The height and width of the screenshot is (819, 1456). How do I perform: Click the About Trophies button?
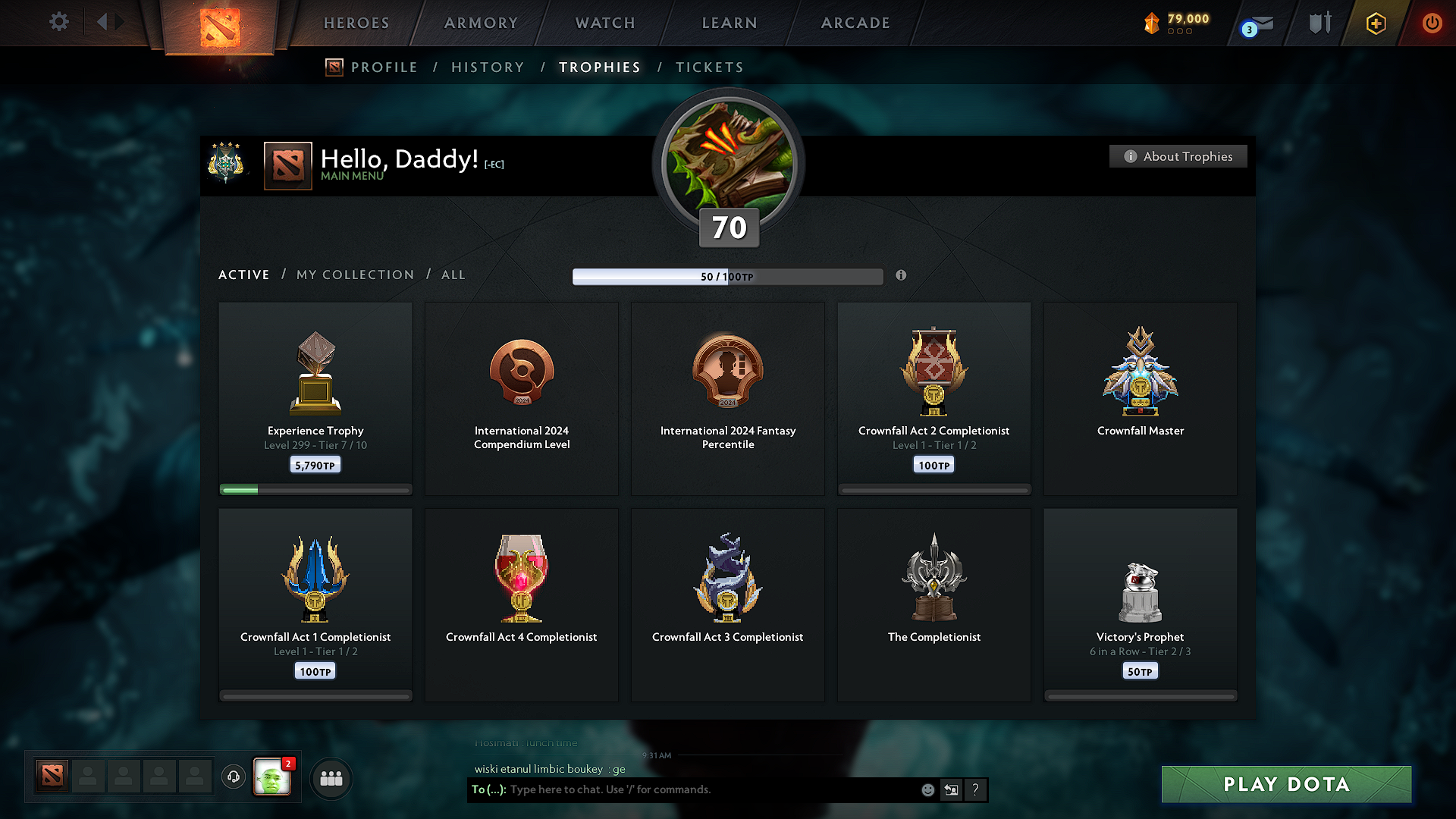pos(1178,156)
